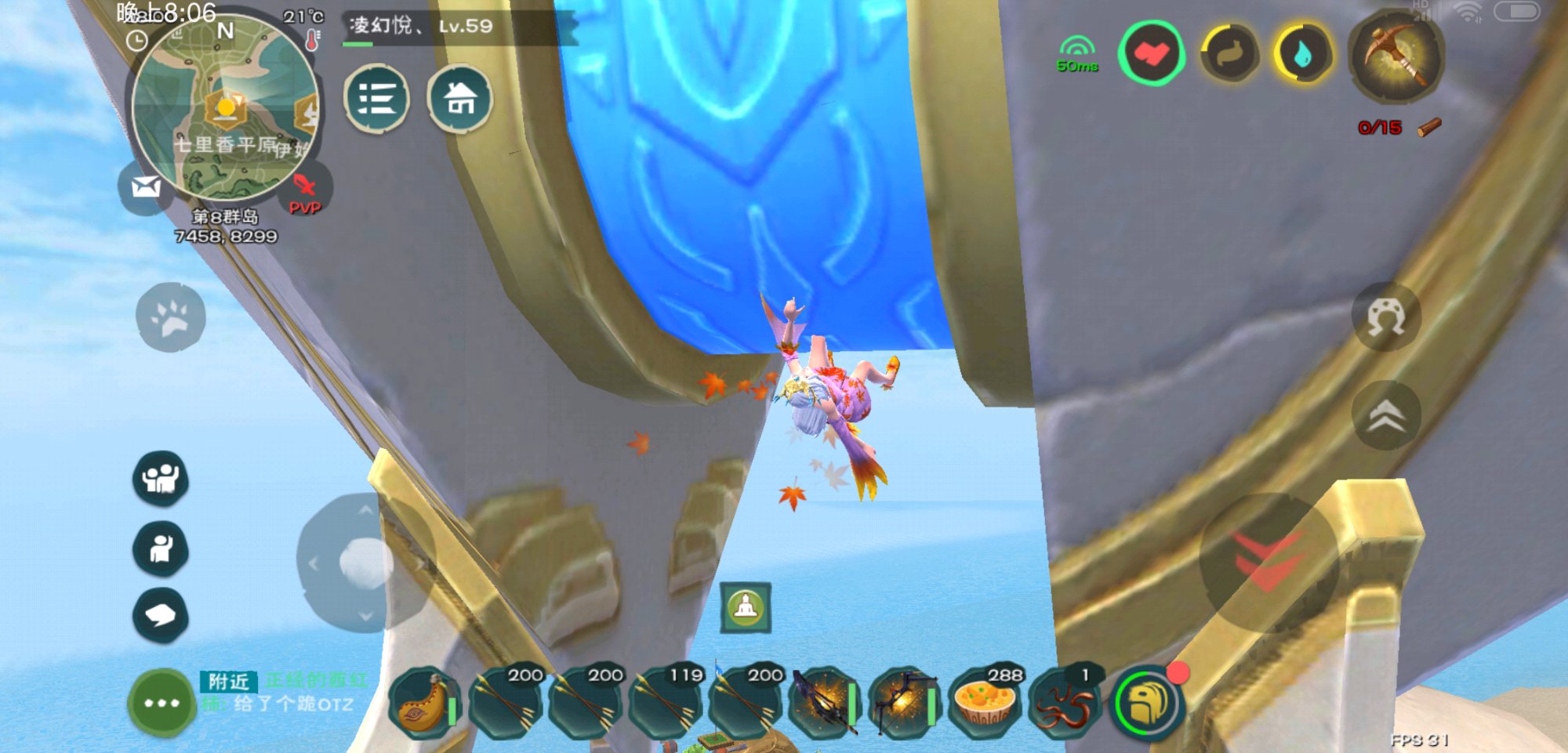Screen dimensions: 1568x753
Task: Tap the double up-arrow jump button
Action: tap(1386, 415)
